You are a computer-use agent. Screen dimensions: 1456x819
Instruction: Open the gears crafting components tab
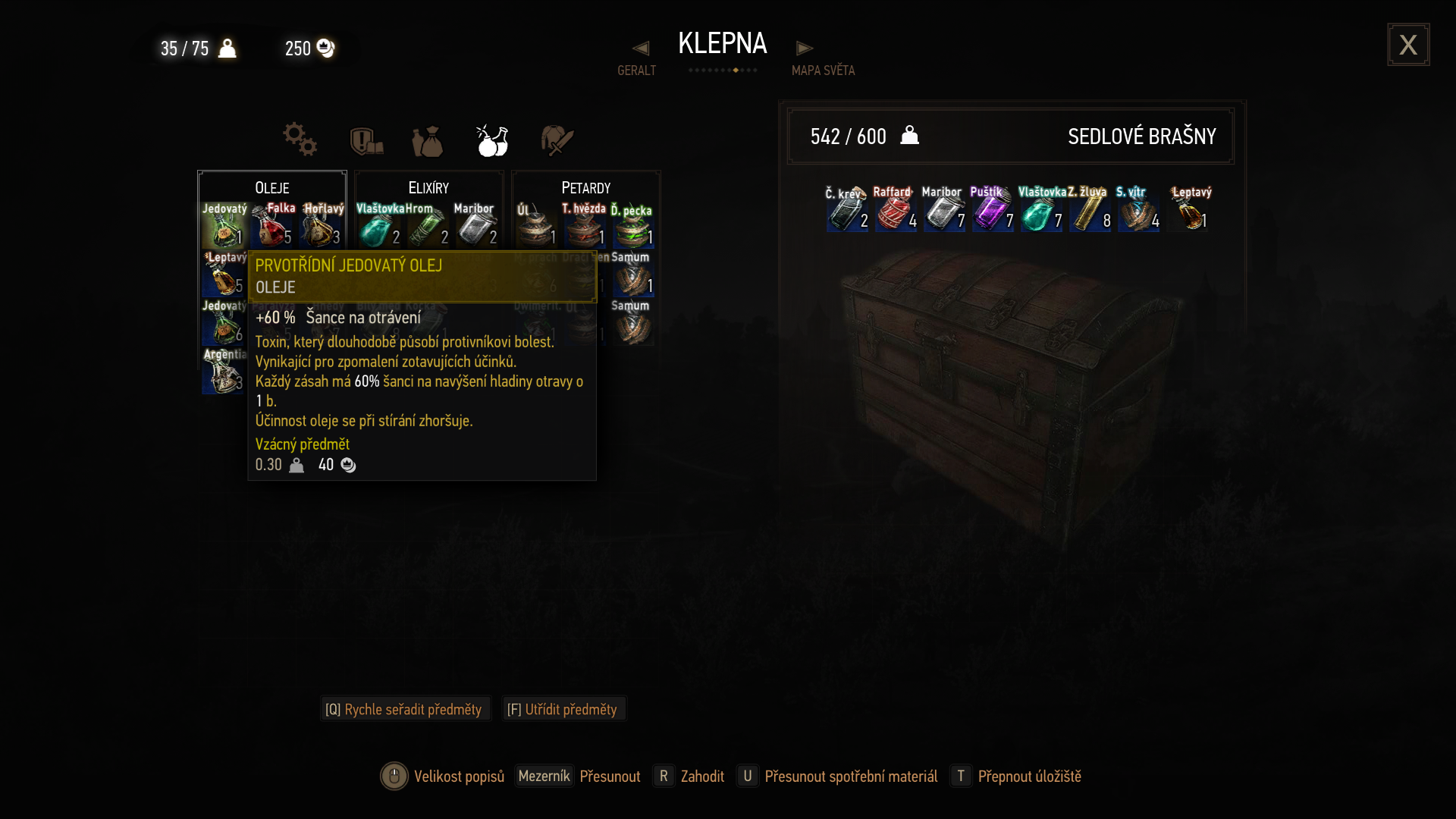pos(300,140)
